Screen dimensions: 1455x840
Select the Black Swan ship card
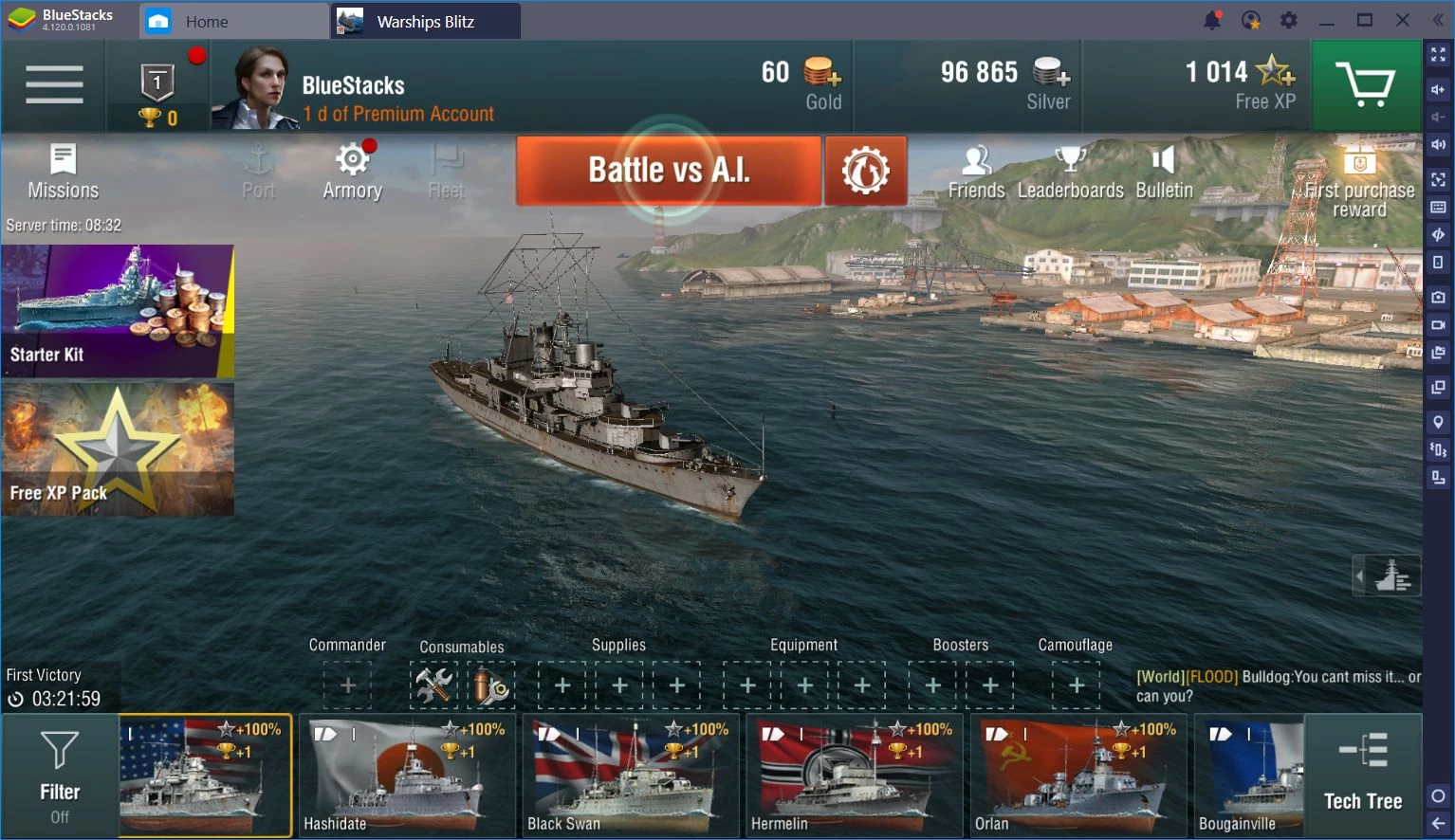click(631, 776)
